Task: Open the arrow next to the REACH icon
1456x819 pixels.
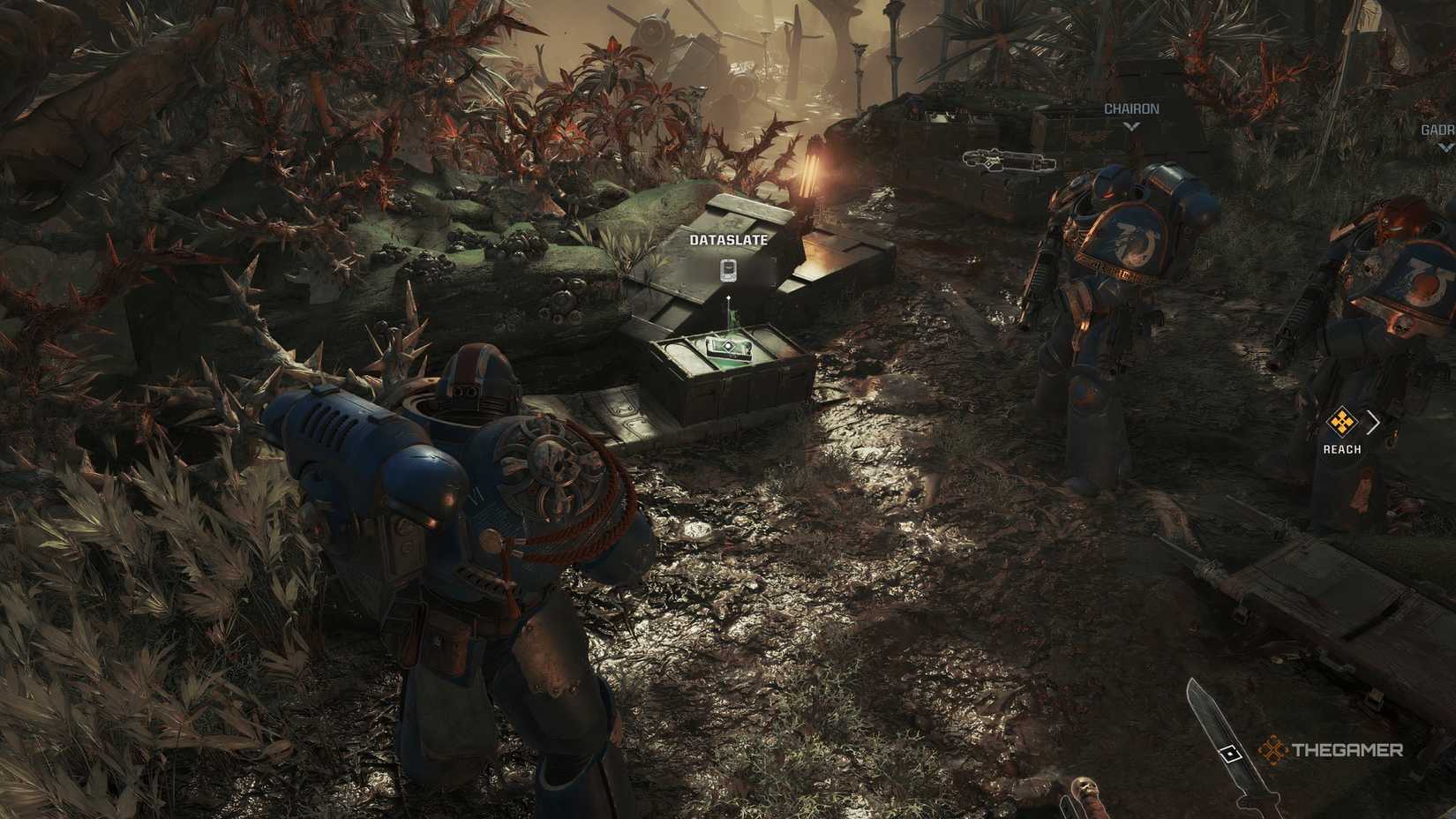Action: tap(1372, 421)
